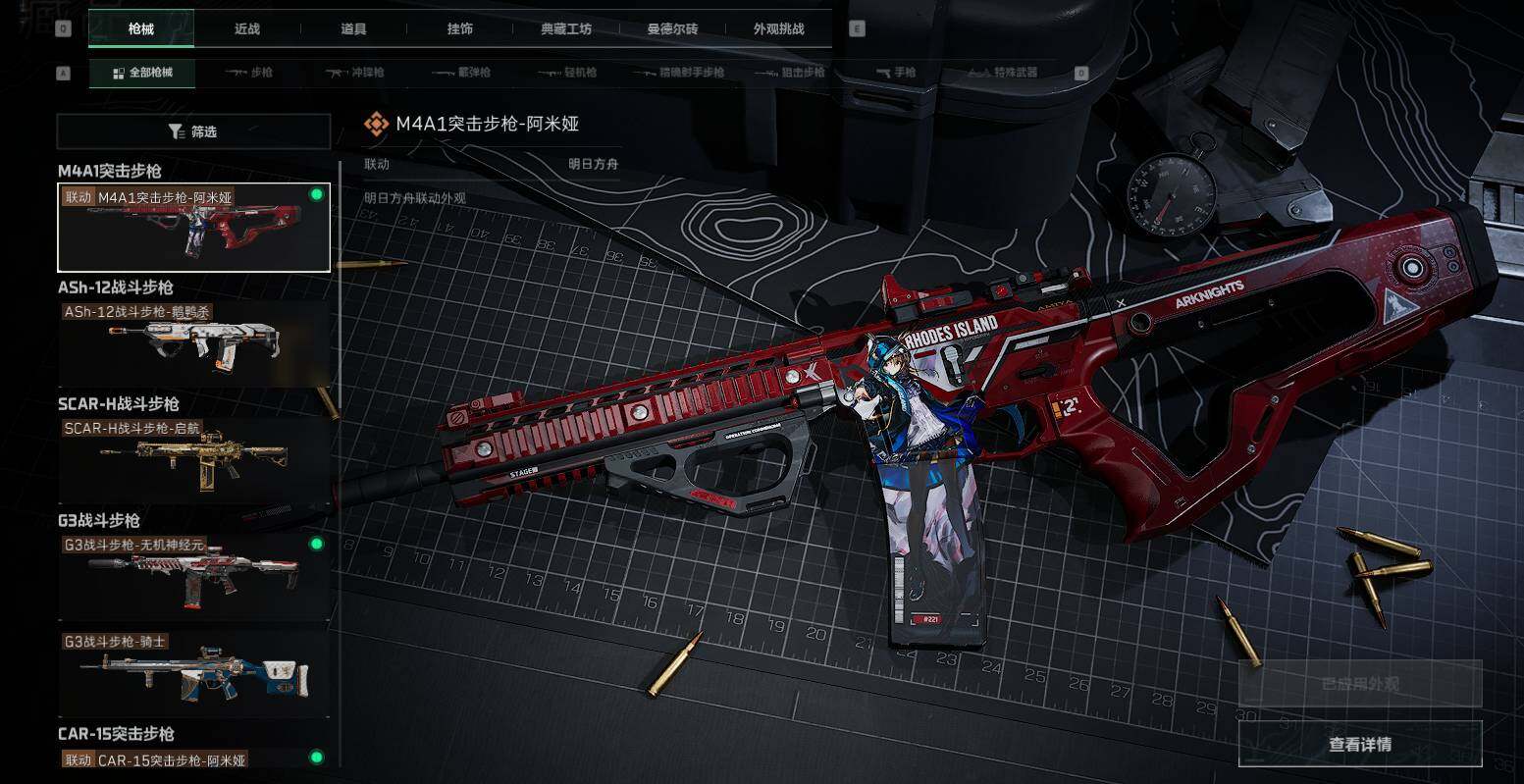
Task: Open the 筛选 filter button
Action: pyautogui.click(x=193, y=131)
